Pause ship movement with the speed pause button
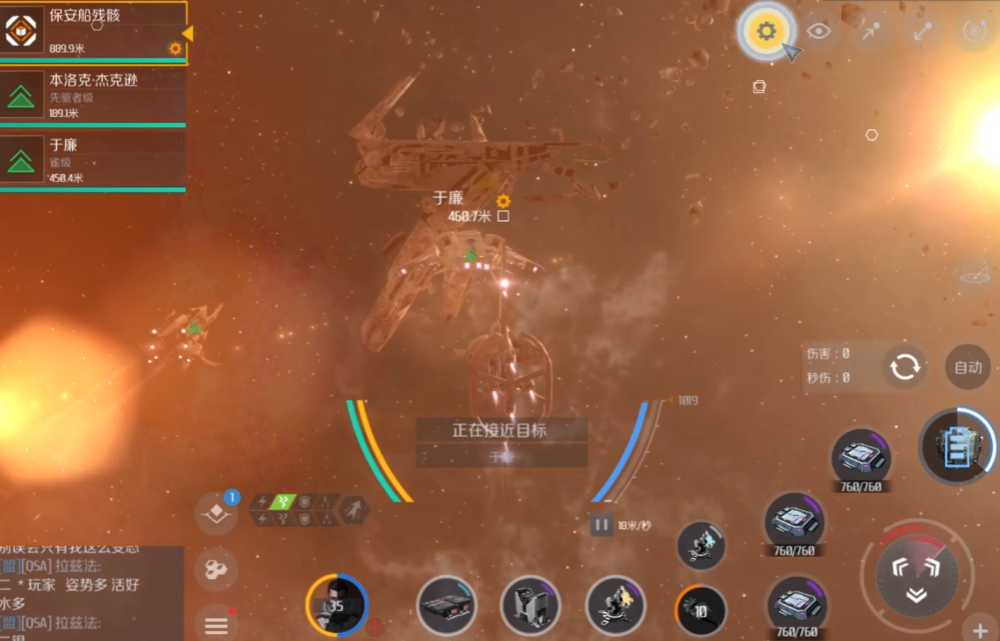The image size is (1000, 641). click(601, 524)
